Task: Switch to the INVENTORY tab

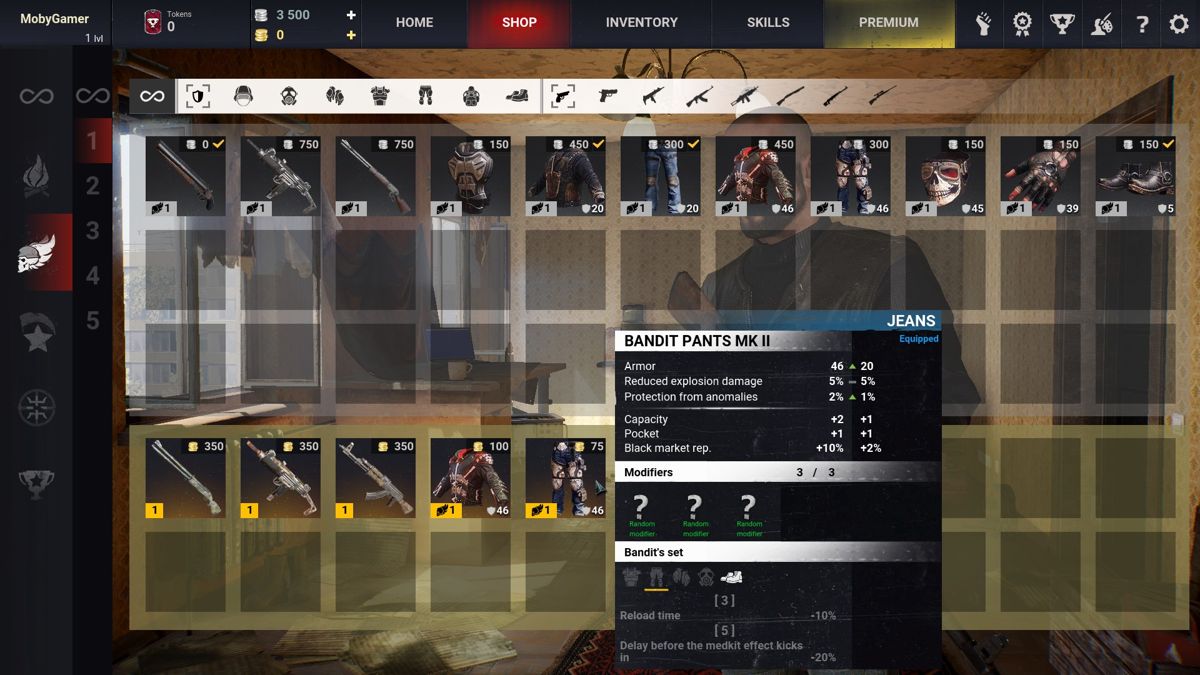Action: point(641,22)
